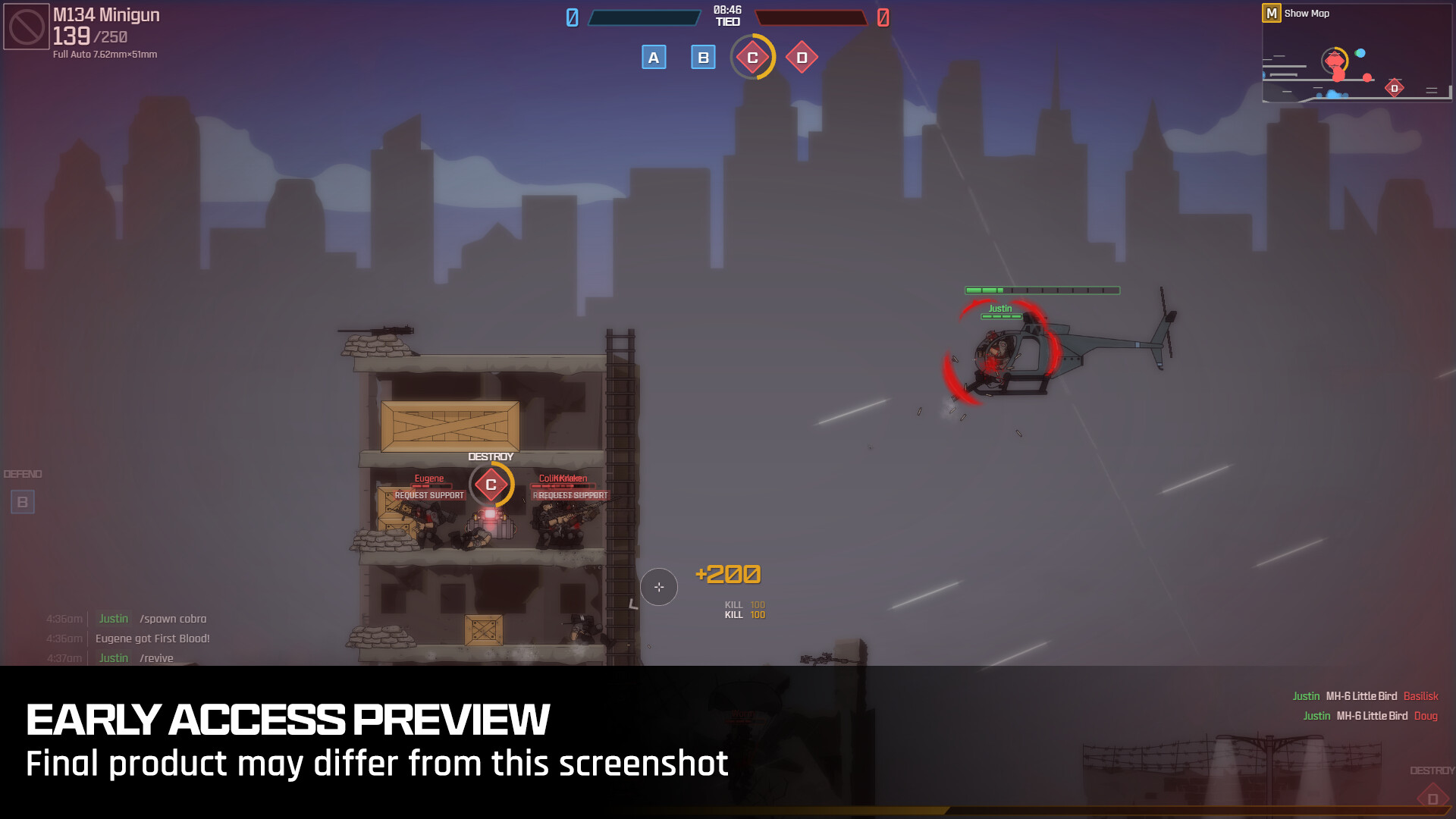Click the objective D diamond at top

pos(802,57)
